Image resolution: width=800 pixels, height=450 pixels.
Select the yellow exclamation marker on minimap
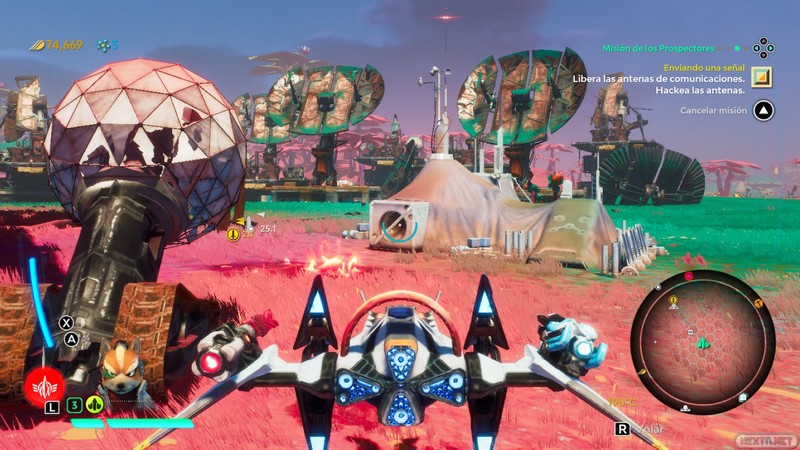coord(674,300)
